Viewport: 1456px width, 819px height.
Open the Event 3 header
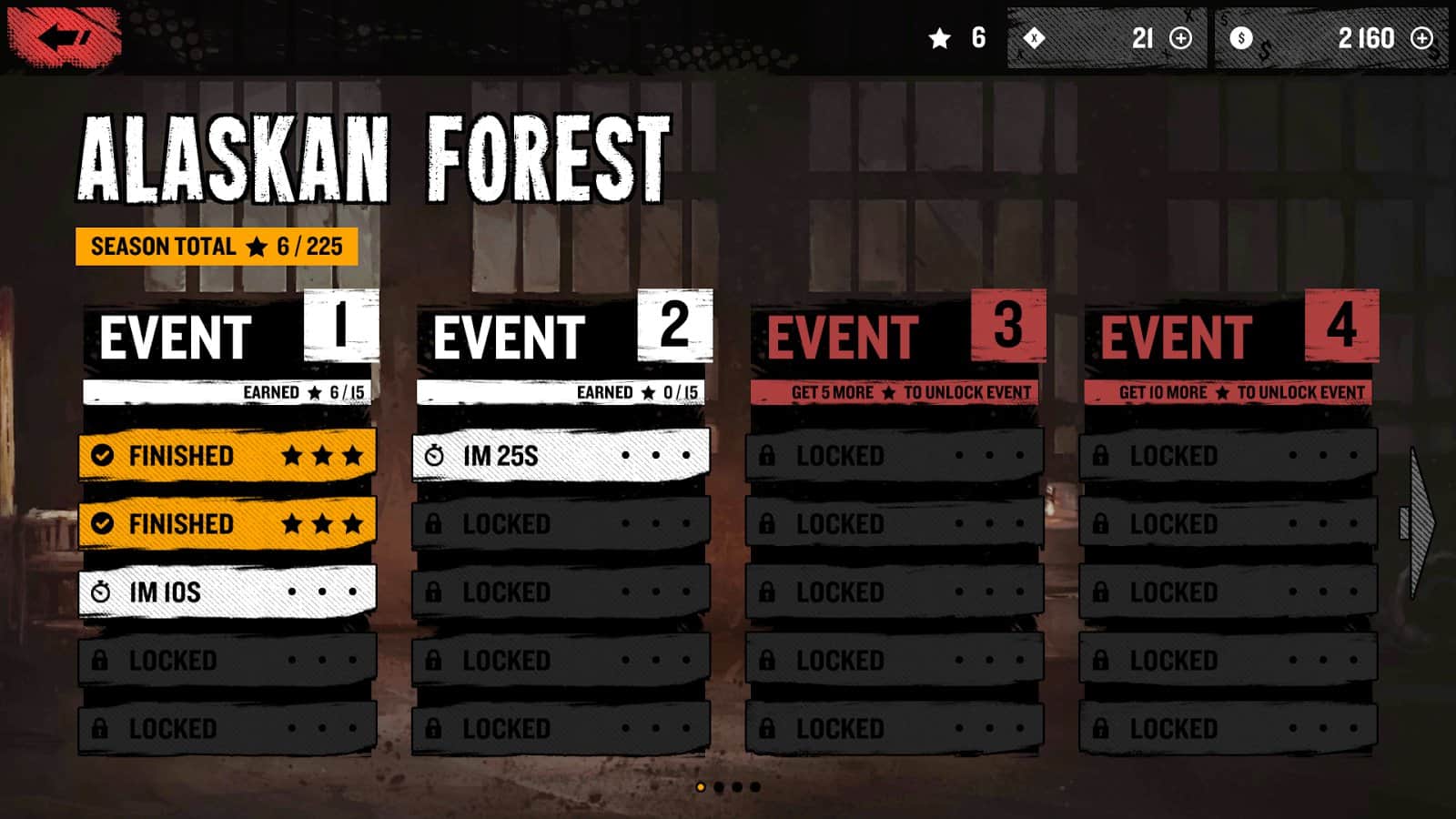[x=896, y=337]
